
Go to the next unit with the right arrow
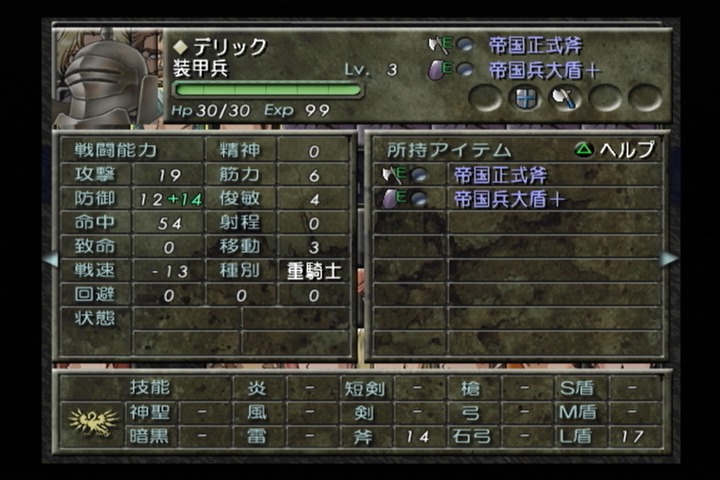tap(669, 258)
